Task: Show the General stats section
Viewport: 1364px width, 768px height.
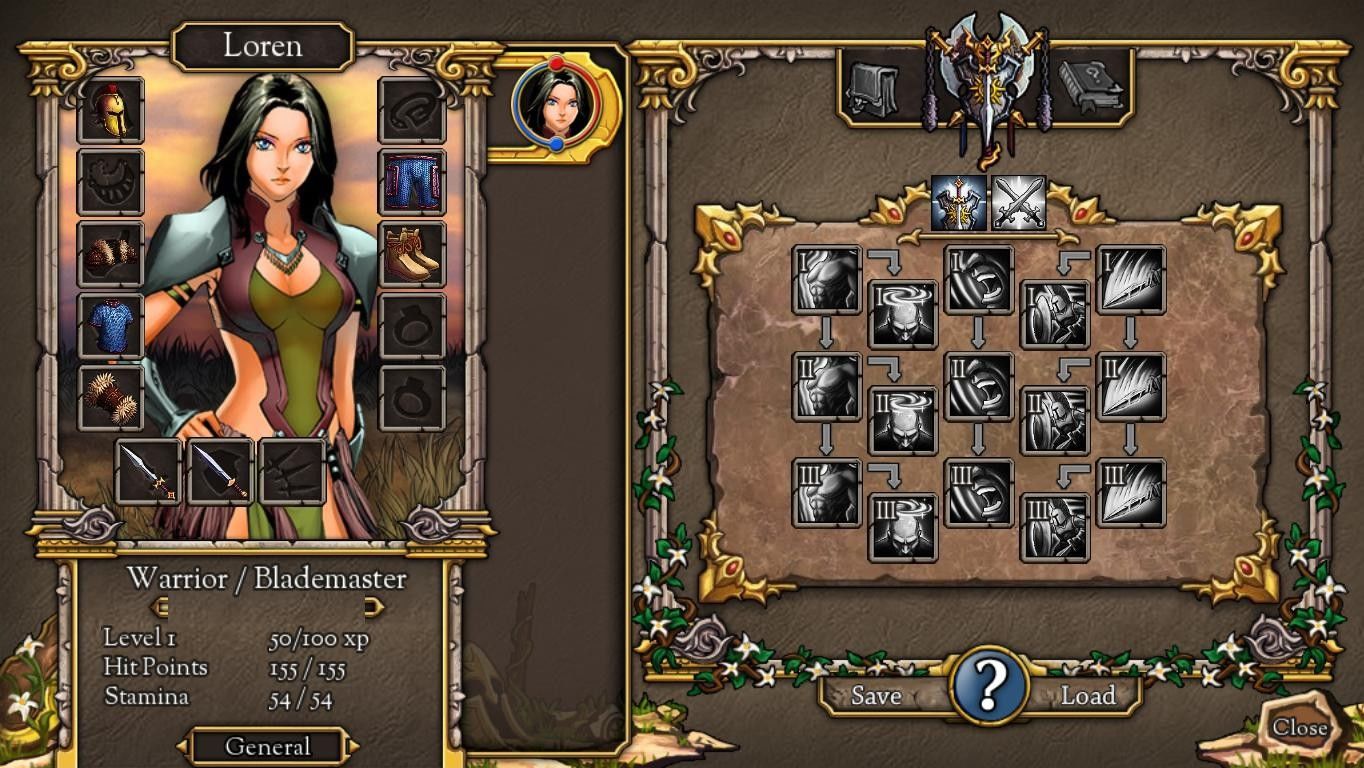Action: click(267, 746)
